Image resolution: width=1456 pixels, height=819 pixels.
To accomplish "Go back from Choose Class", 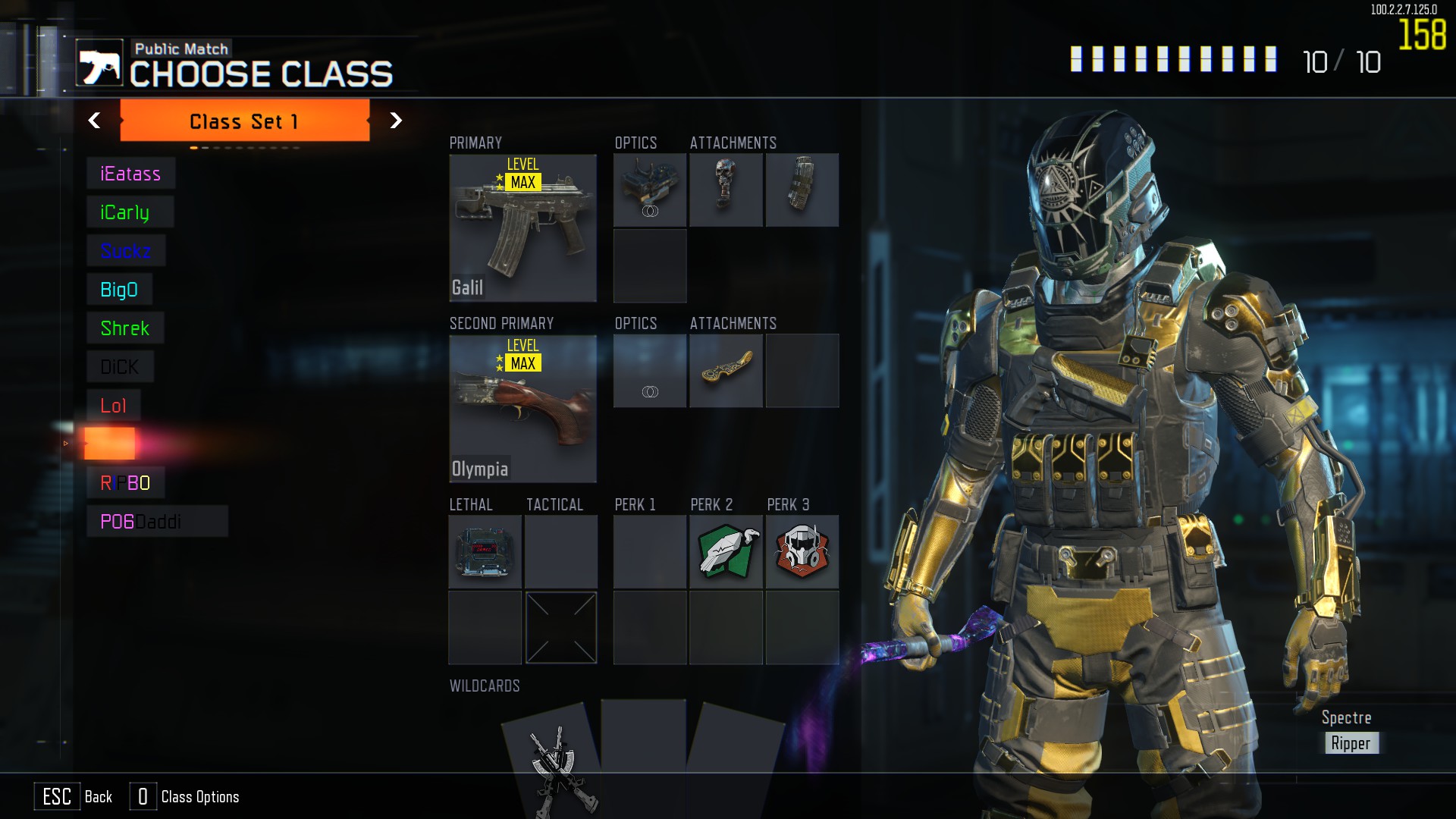I will [74, 796].
